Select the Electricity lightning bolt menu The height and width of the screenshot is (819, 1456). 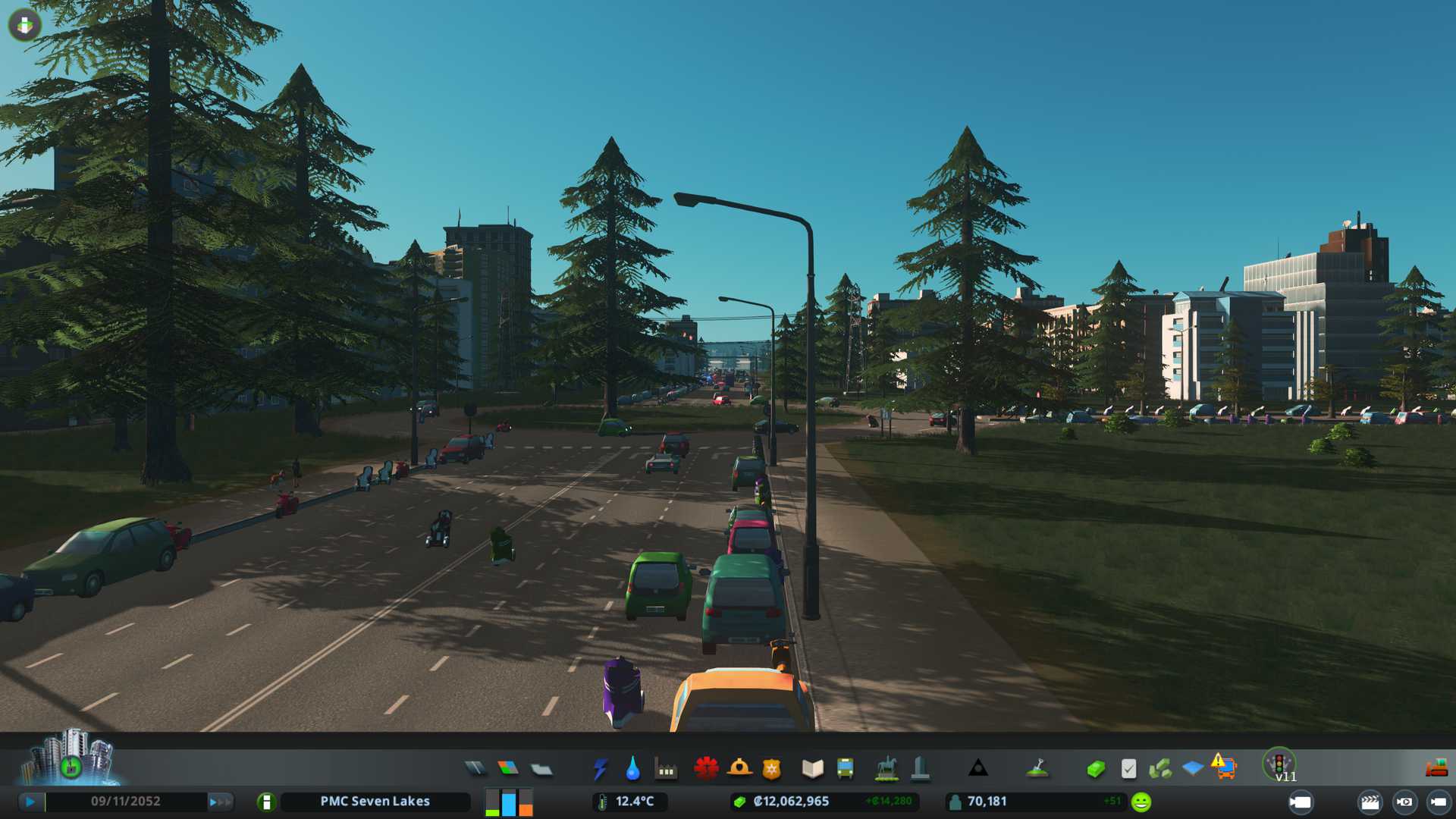[600, 769]
